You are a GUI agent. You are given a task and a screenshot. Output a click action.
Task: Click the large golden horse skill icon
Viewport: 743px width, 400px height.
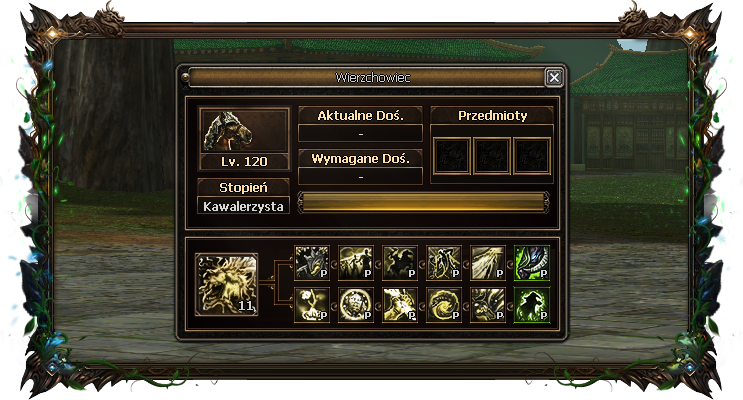[226, 284]
